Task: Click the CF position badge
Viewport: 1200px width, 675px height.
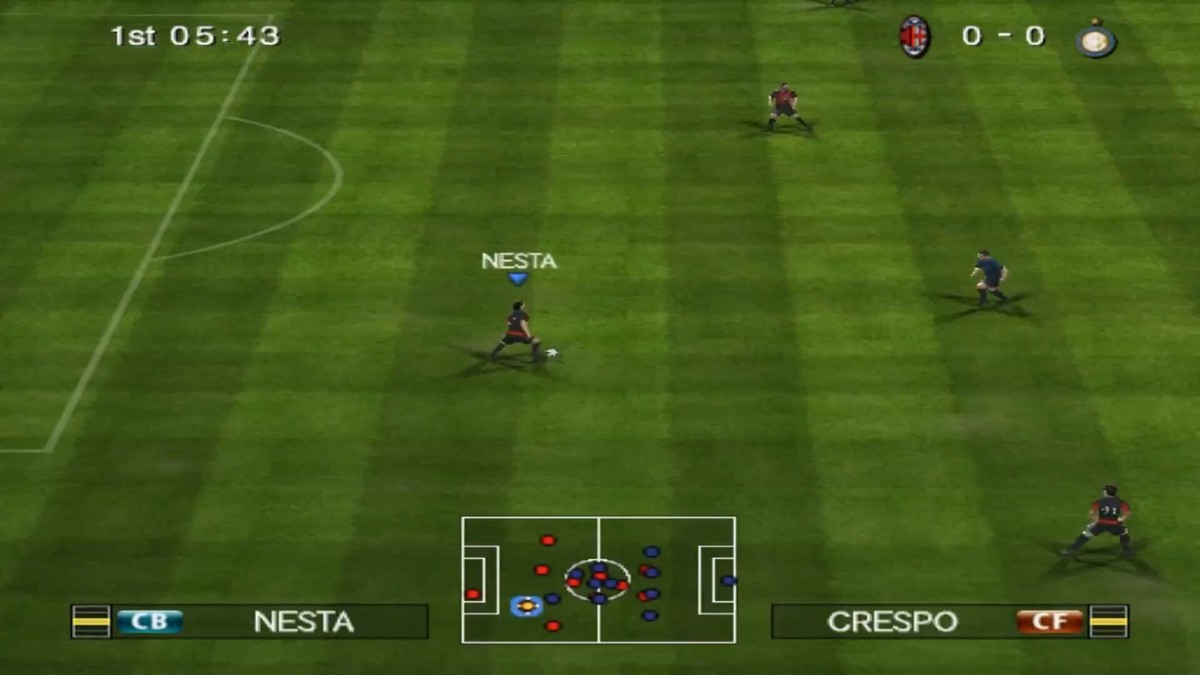Action: 1050,622
